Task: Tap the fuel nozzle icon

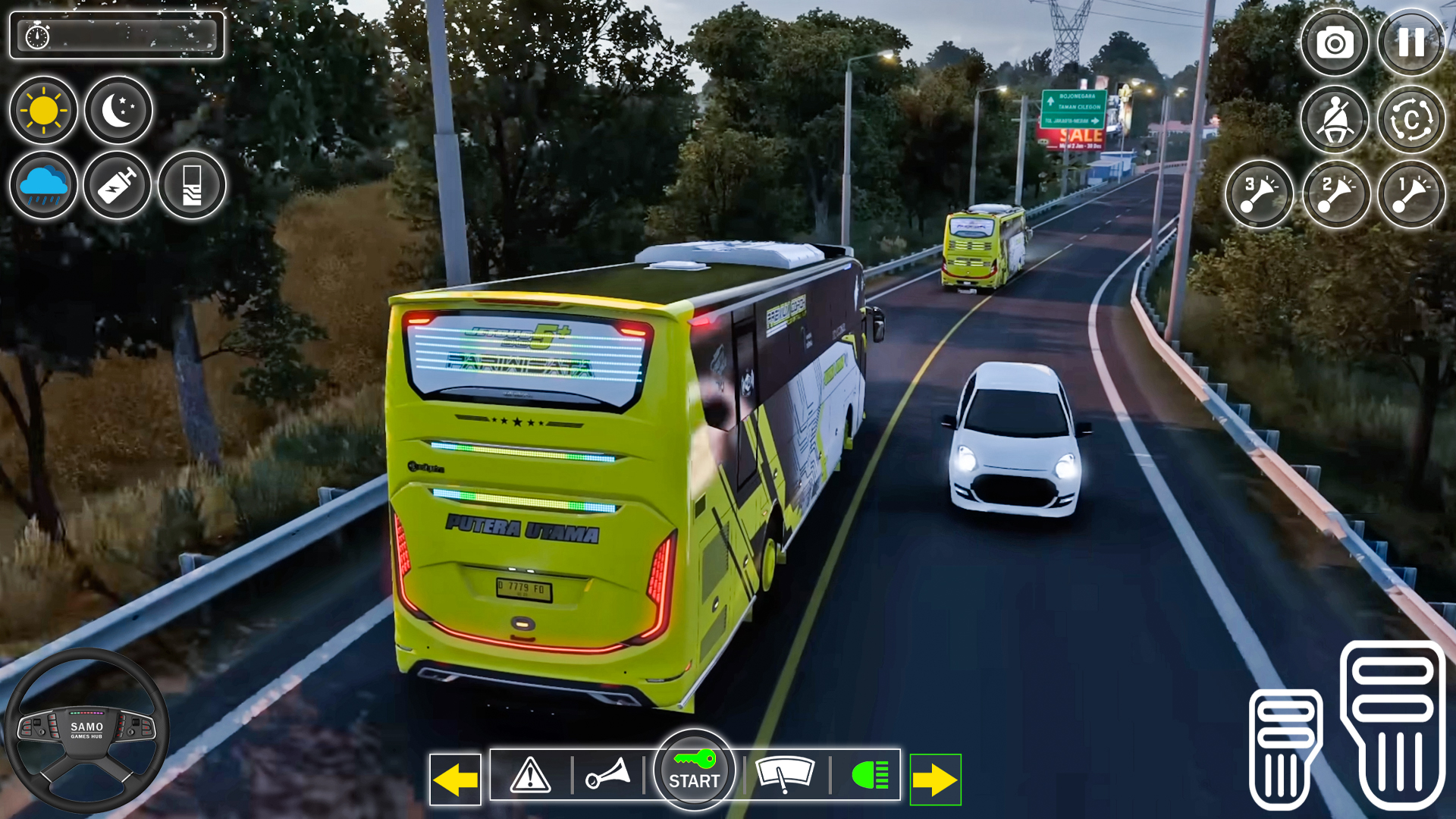Action: tap(118, 186)
